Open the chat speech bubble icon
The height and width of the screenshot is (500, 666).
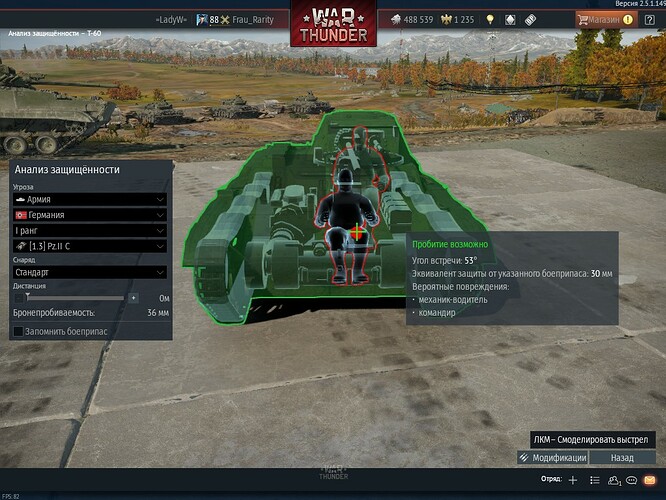coord(631,480)
